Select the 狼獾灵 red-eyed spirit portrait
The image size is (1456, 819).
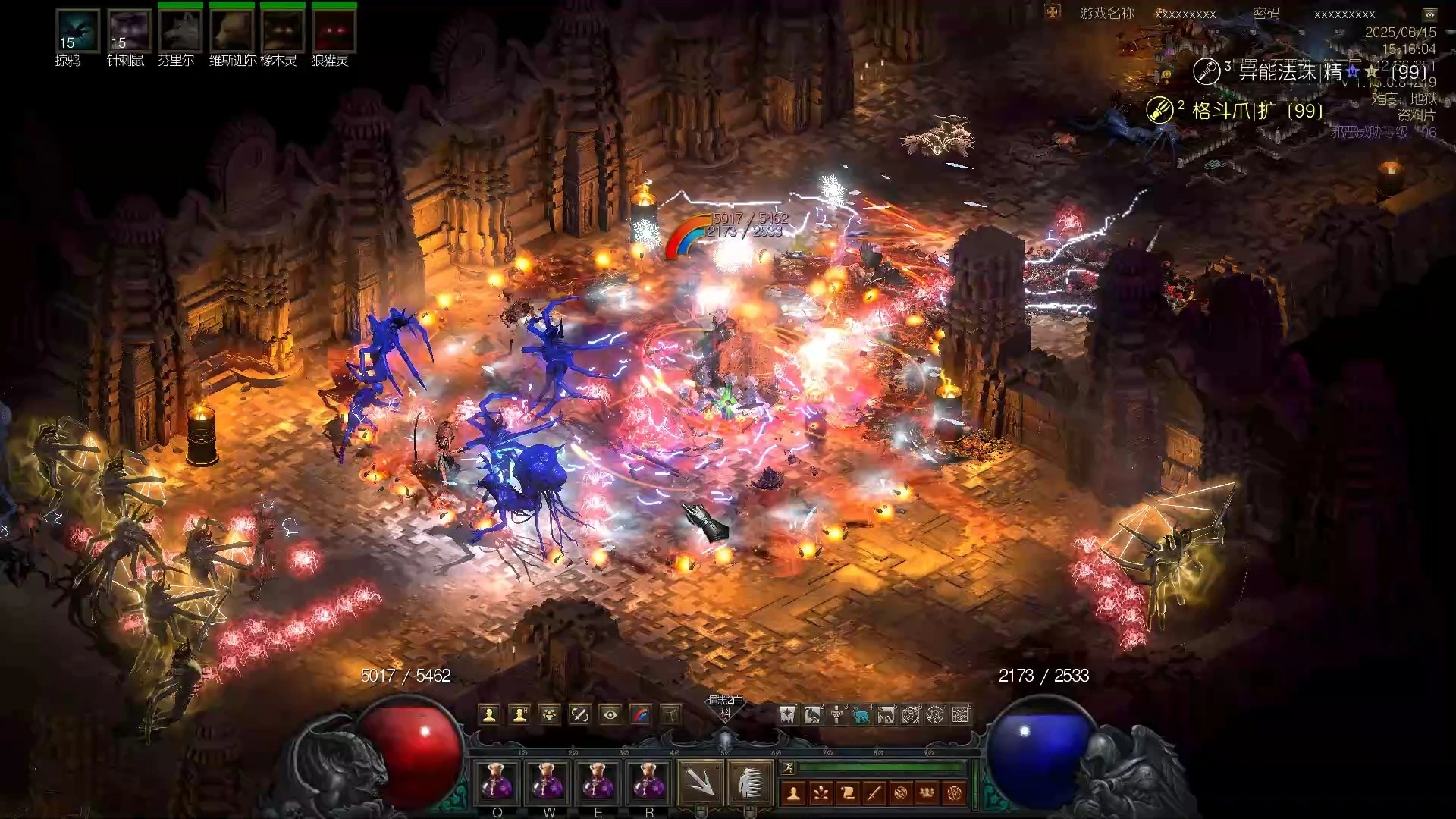(334, 31)
